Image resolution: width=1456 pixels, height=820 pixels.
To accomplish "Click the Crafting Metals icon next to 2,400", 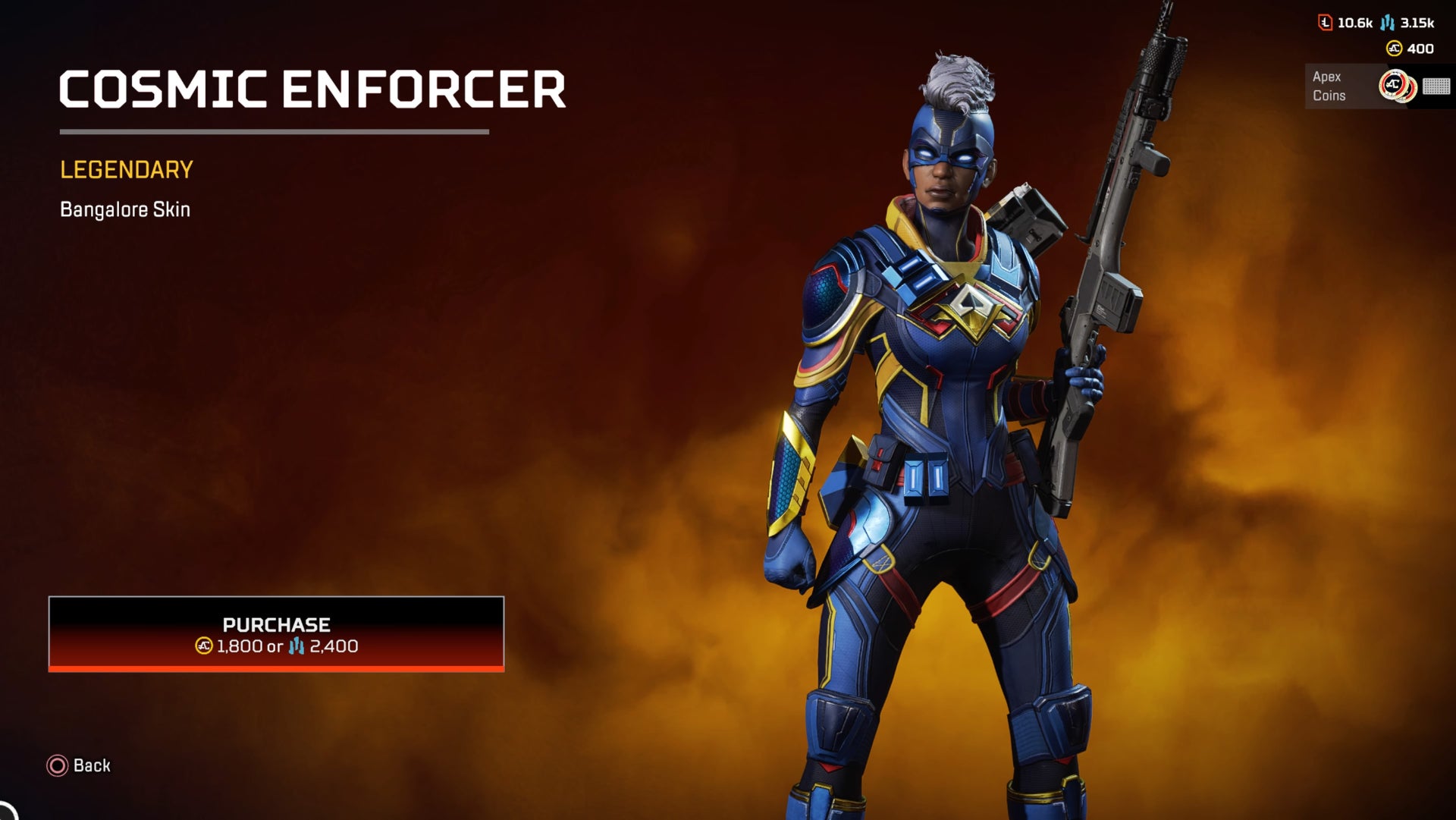I will [297, 646].
